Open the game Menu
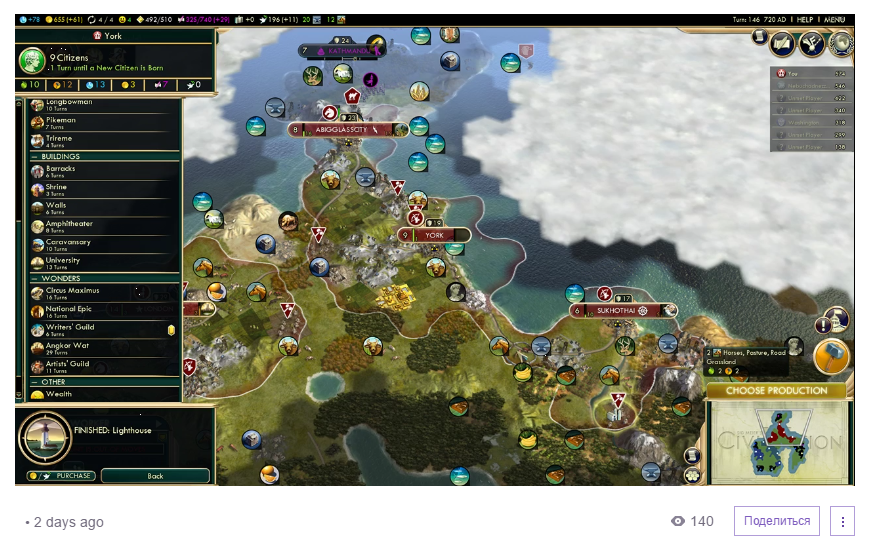Screen dimensions: 873x551 (835, 19)
